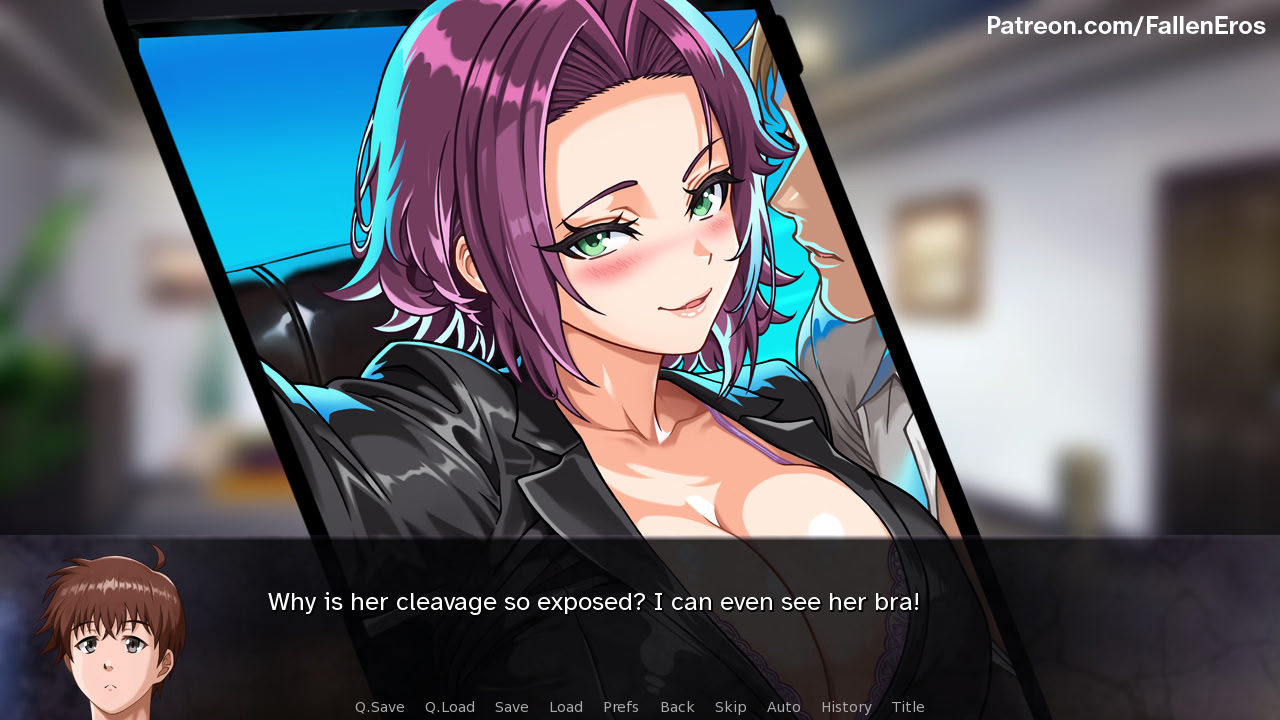The image size is (1280, 720).
Task: Open the History dialogue log
Action: tap(846, 707)
